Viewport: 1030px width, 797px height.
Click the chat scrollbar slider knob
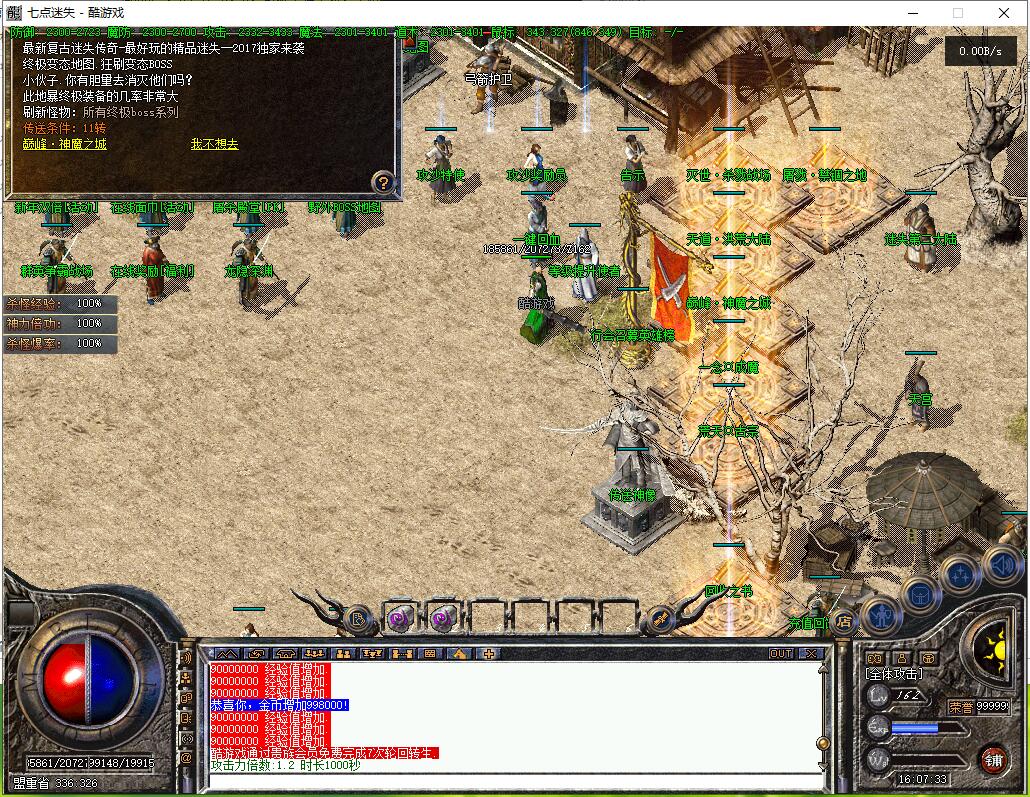822,743
